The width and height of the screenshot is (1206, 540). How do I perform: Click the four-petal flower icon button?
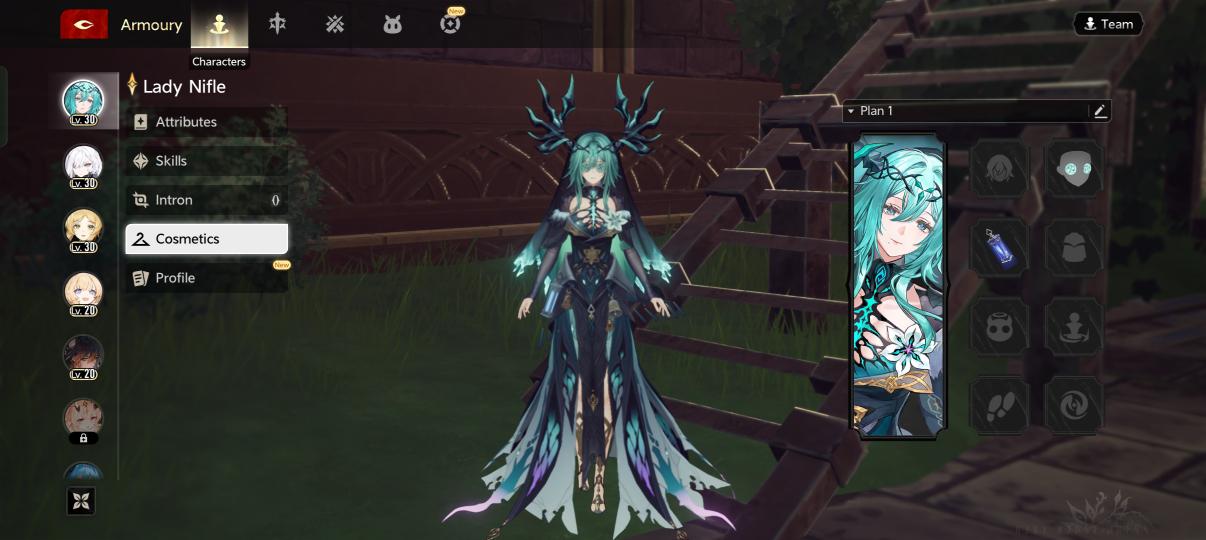(82, 501)
